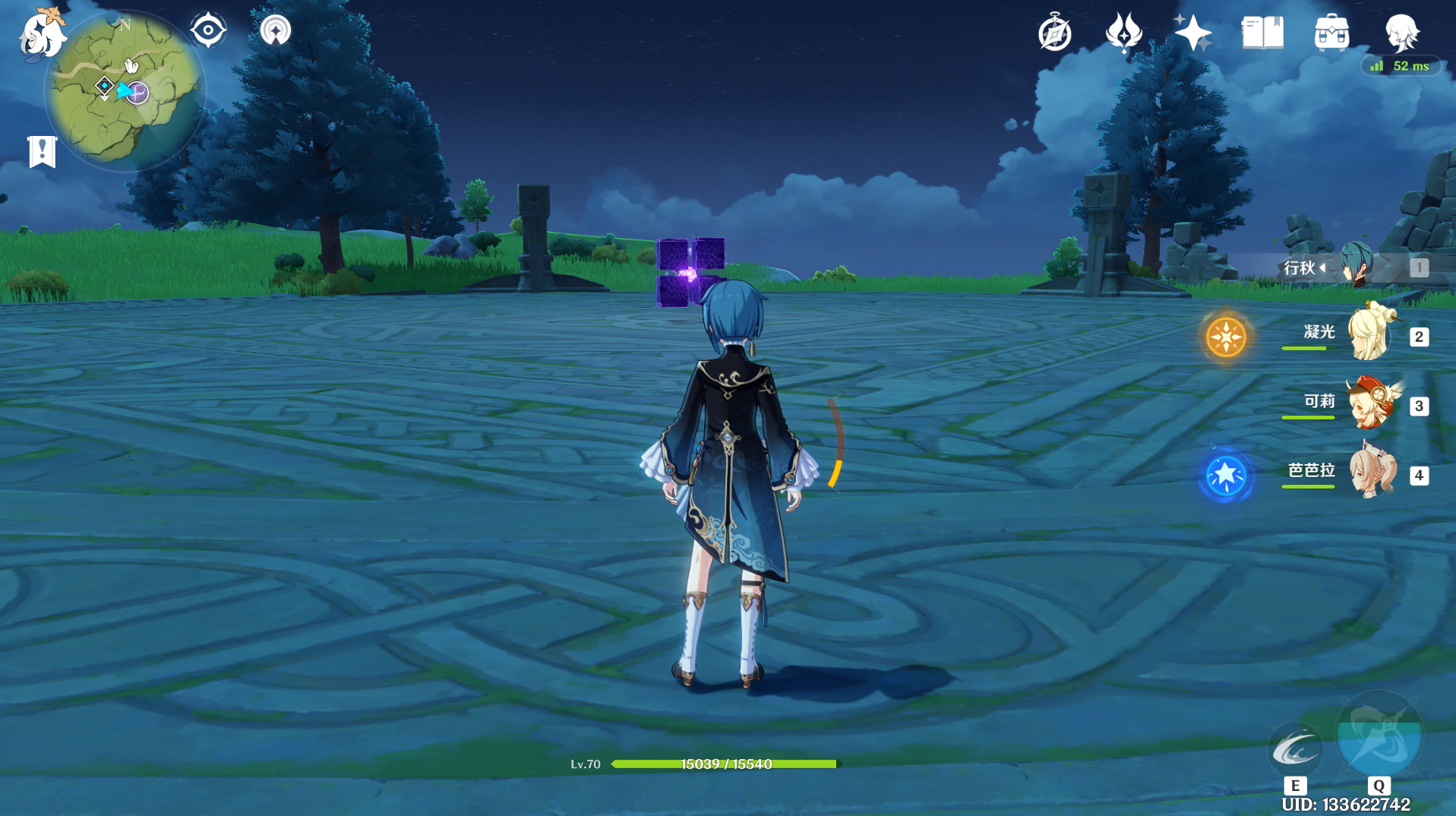This screenshot has height=816, width=1456.
Task: Open the Adventurer compass icon
Action: tap(1055, 33)
